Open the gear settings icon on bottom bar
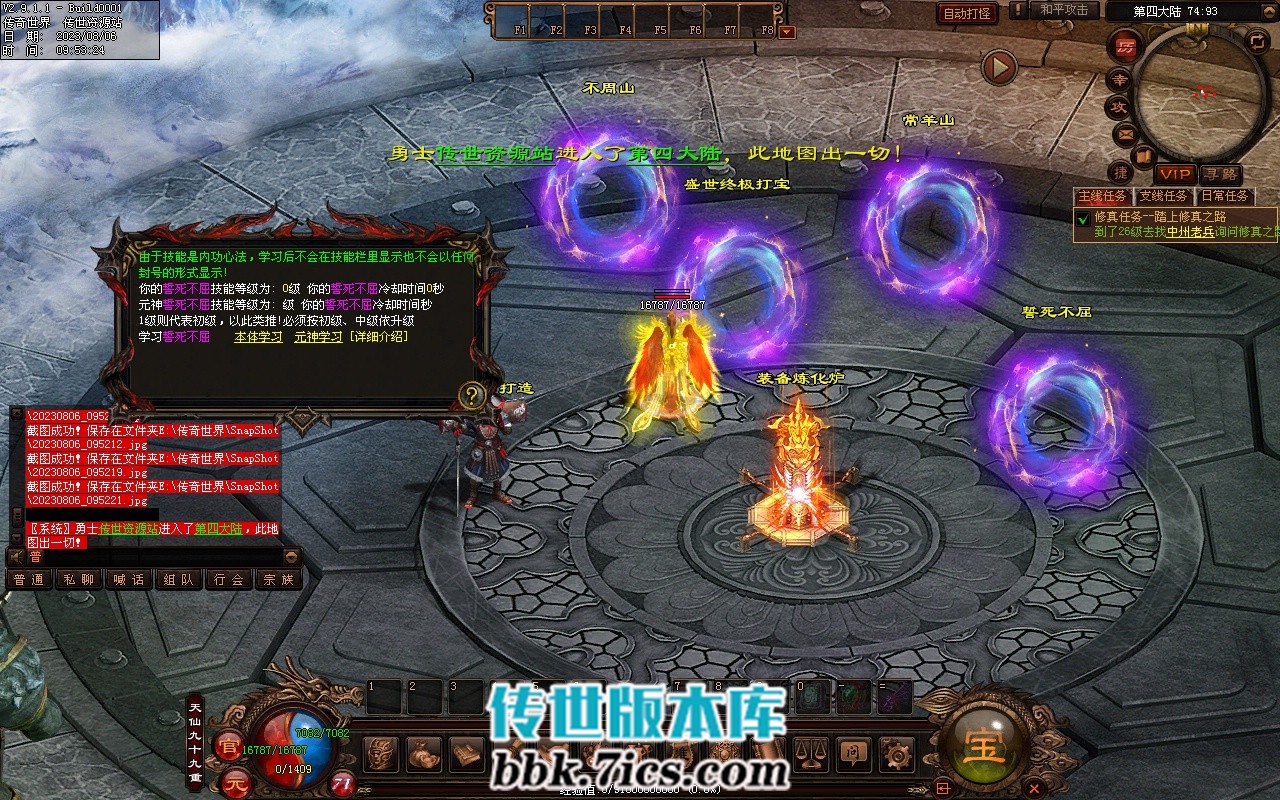 (897, 752)
